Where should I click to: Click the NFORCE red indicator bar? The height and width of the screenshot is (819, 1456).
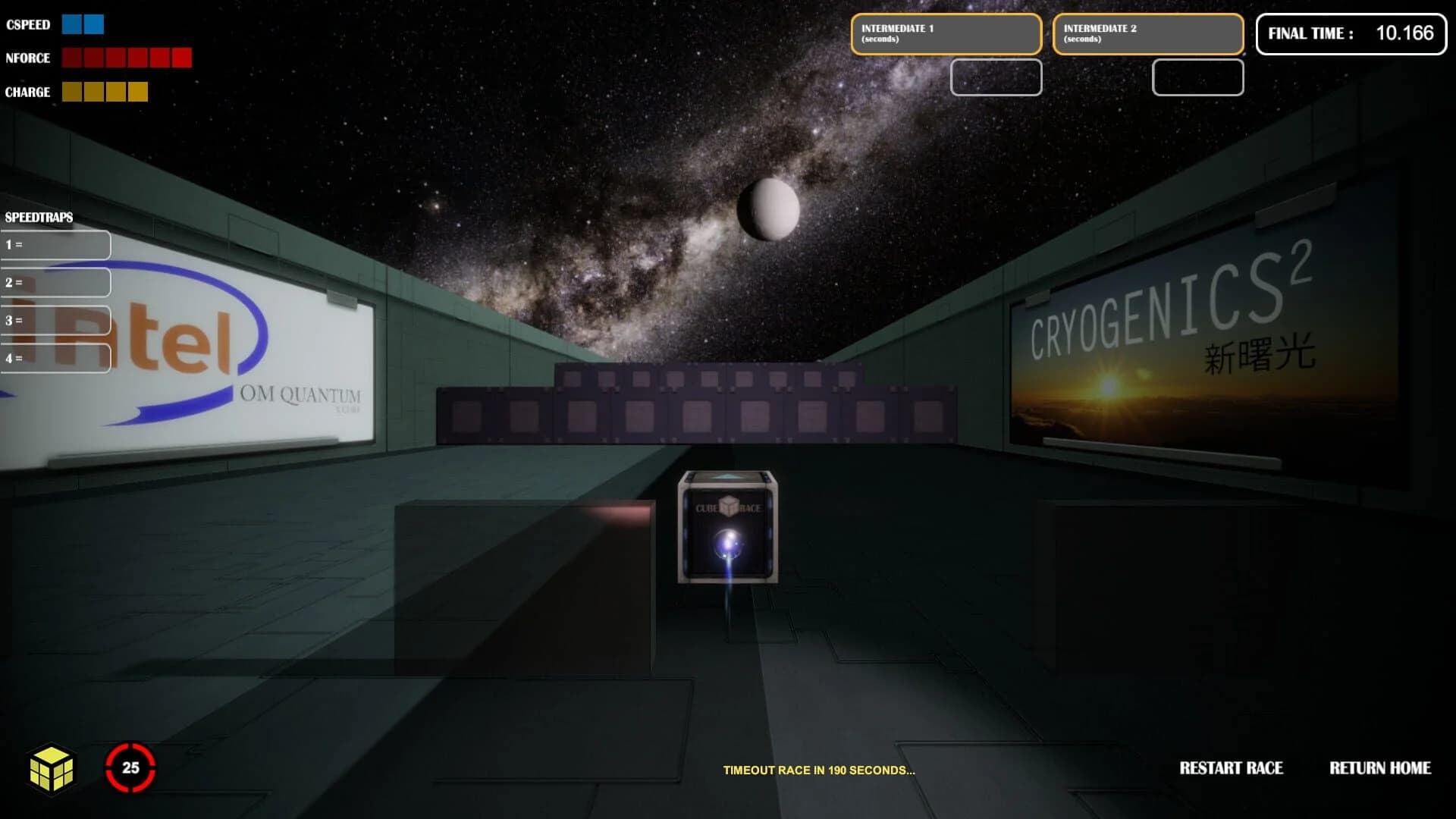coord(125,57)
